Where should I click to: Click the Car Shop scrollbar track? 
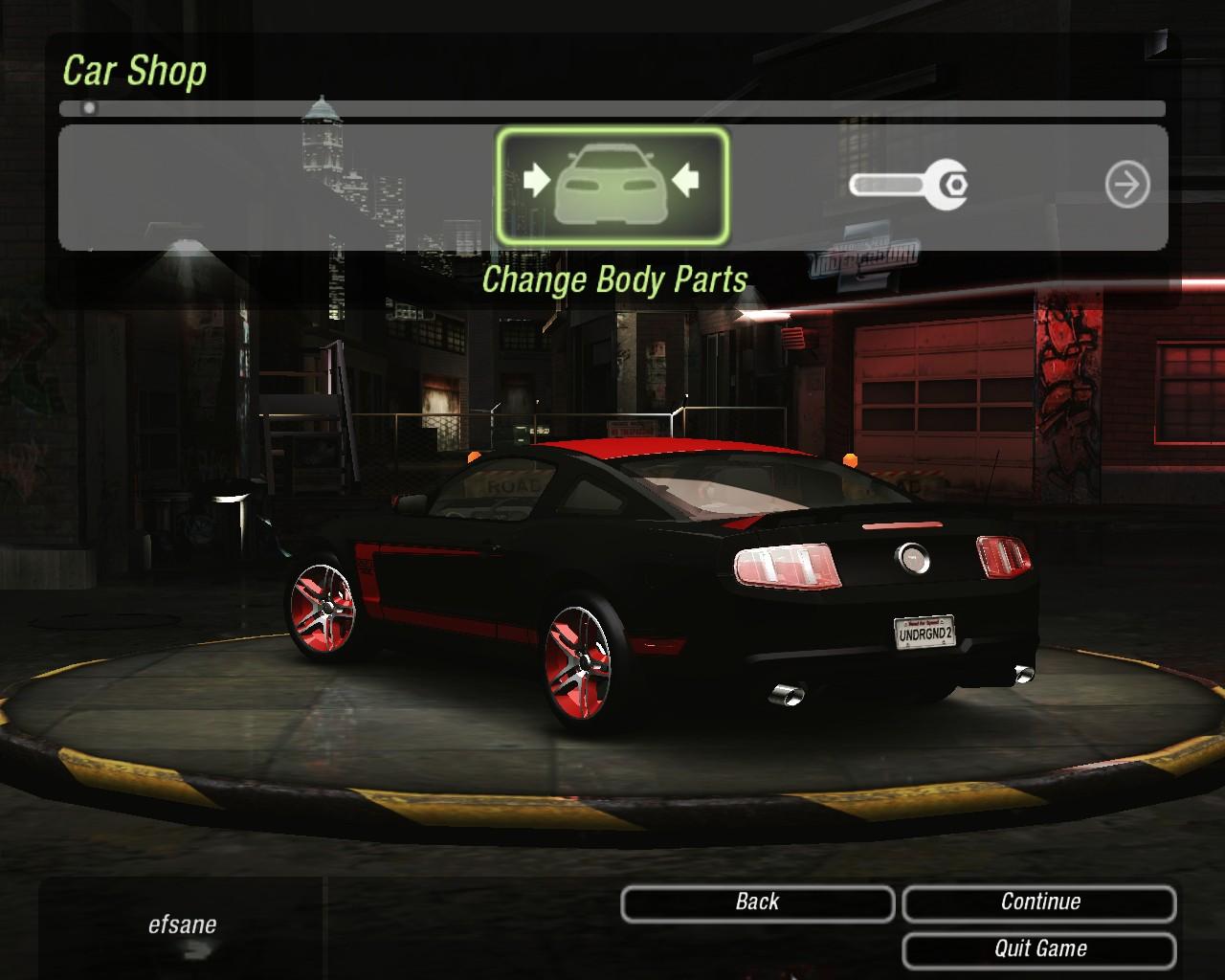[x=612, y=109]
